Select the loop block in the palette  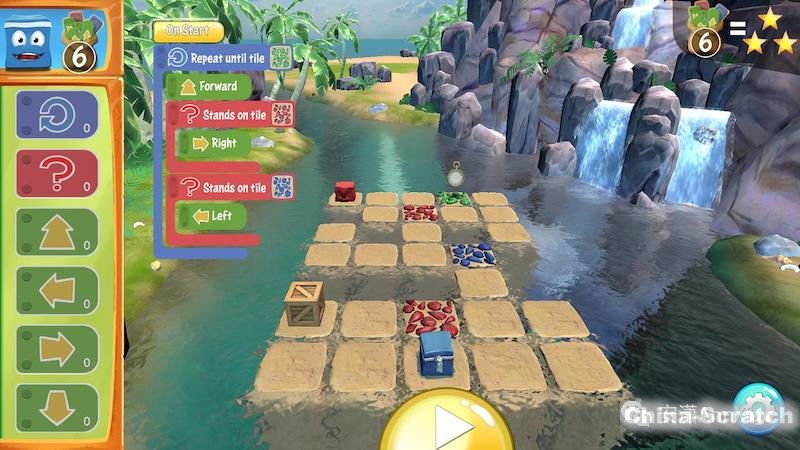tap(58, 119)
